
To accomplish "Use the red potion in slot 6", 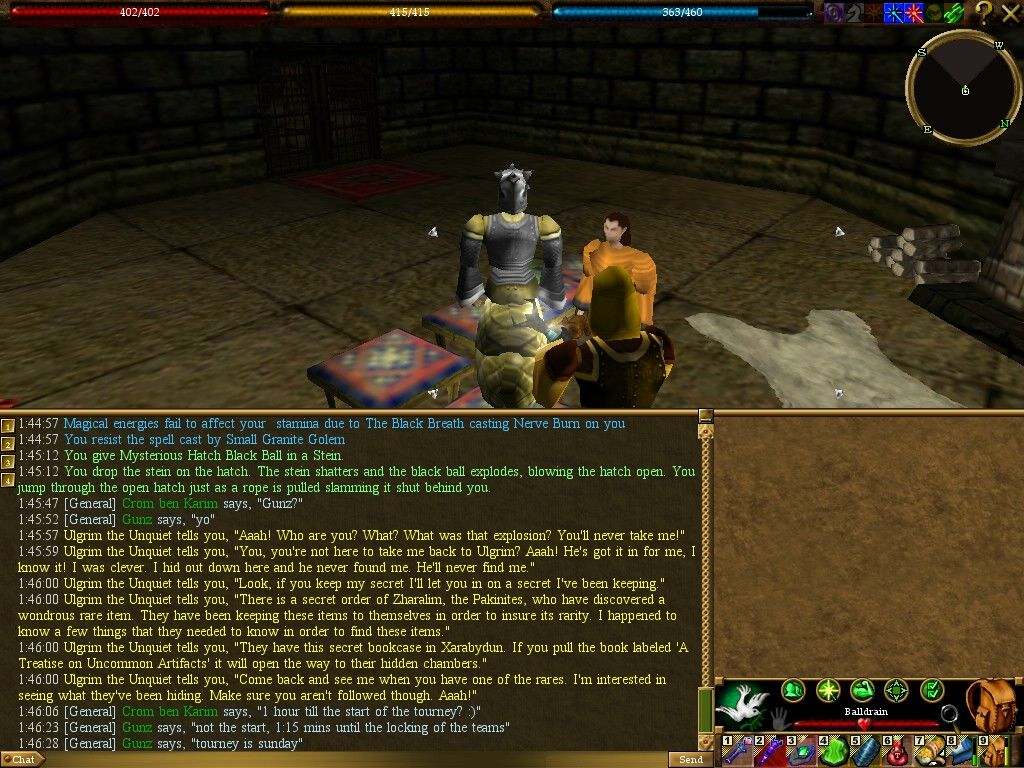I will 897,752.
